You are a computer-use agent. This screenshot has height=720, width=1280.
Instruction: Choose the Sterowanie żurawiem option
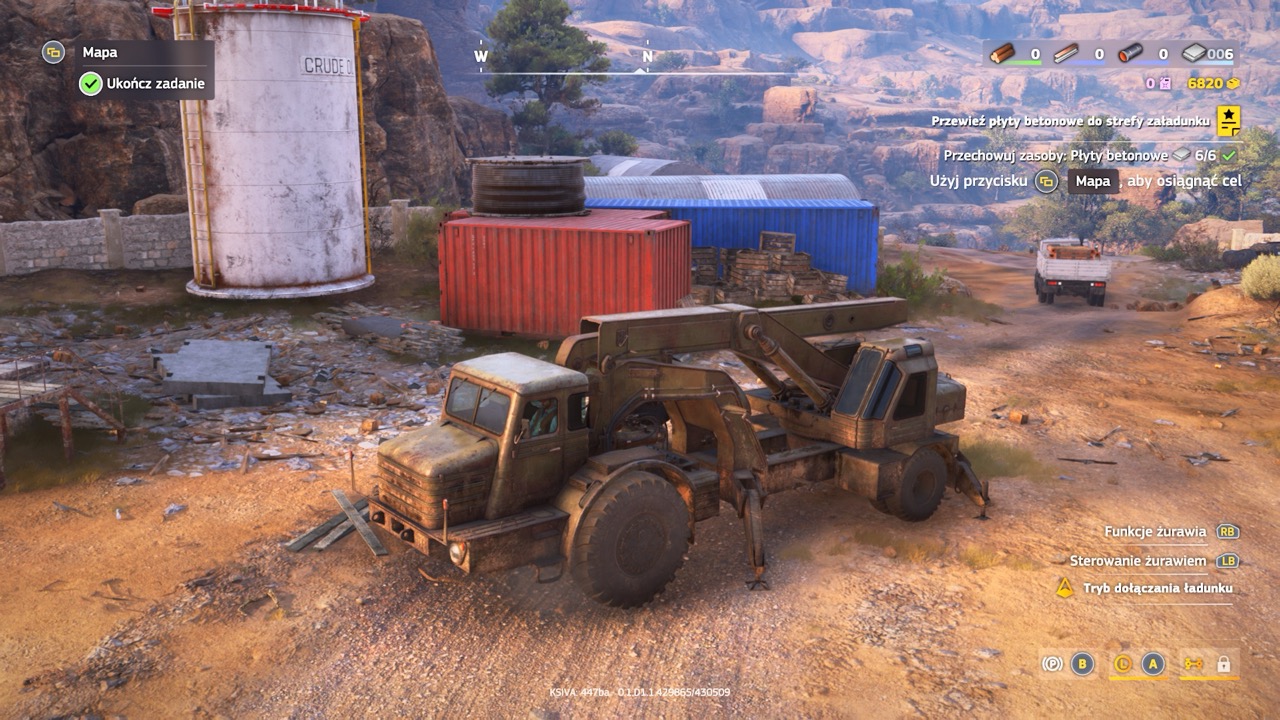tap(1138, 561)
